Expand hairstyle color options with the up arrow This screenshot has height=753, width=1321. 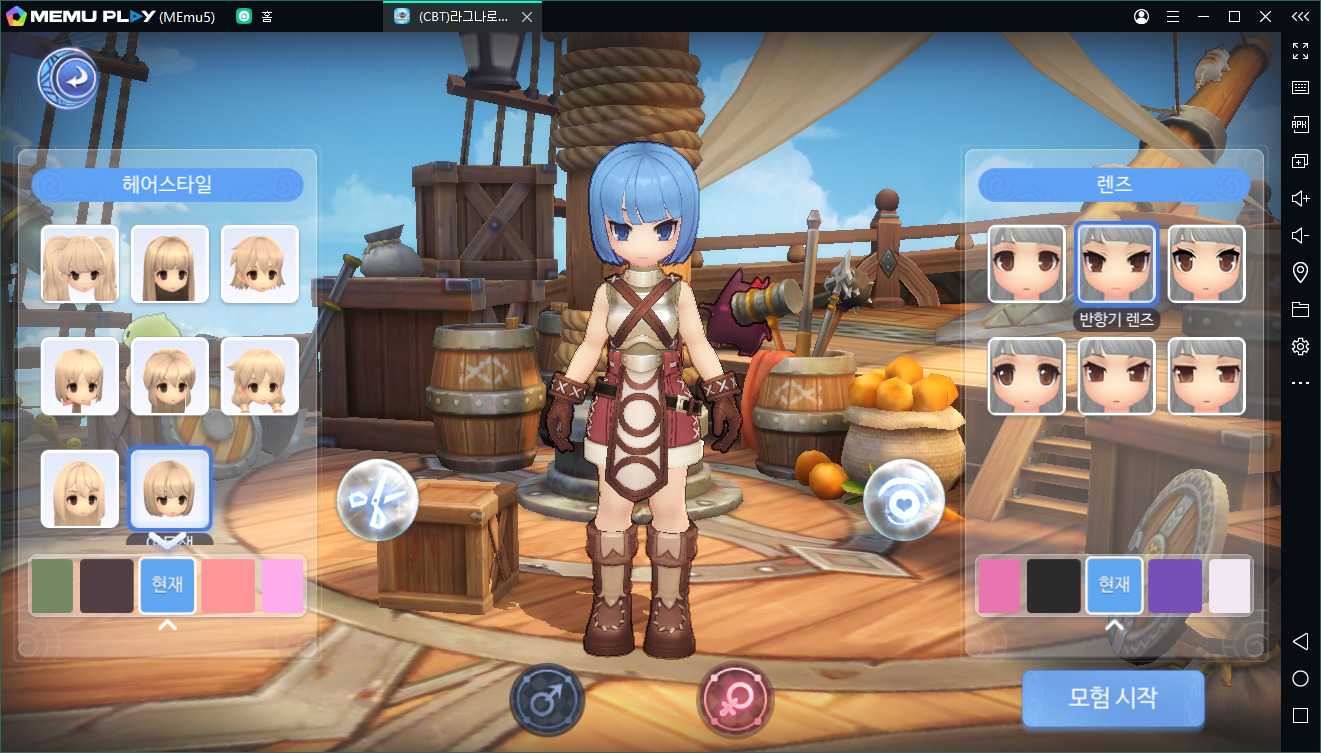point(167,625)
